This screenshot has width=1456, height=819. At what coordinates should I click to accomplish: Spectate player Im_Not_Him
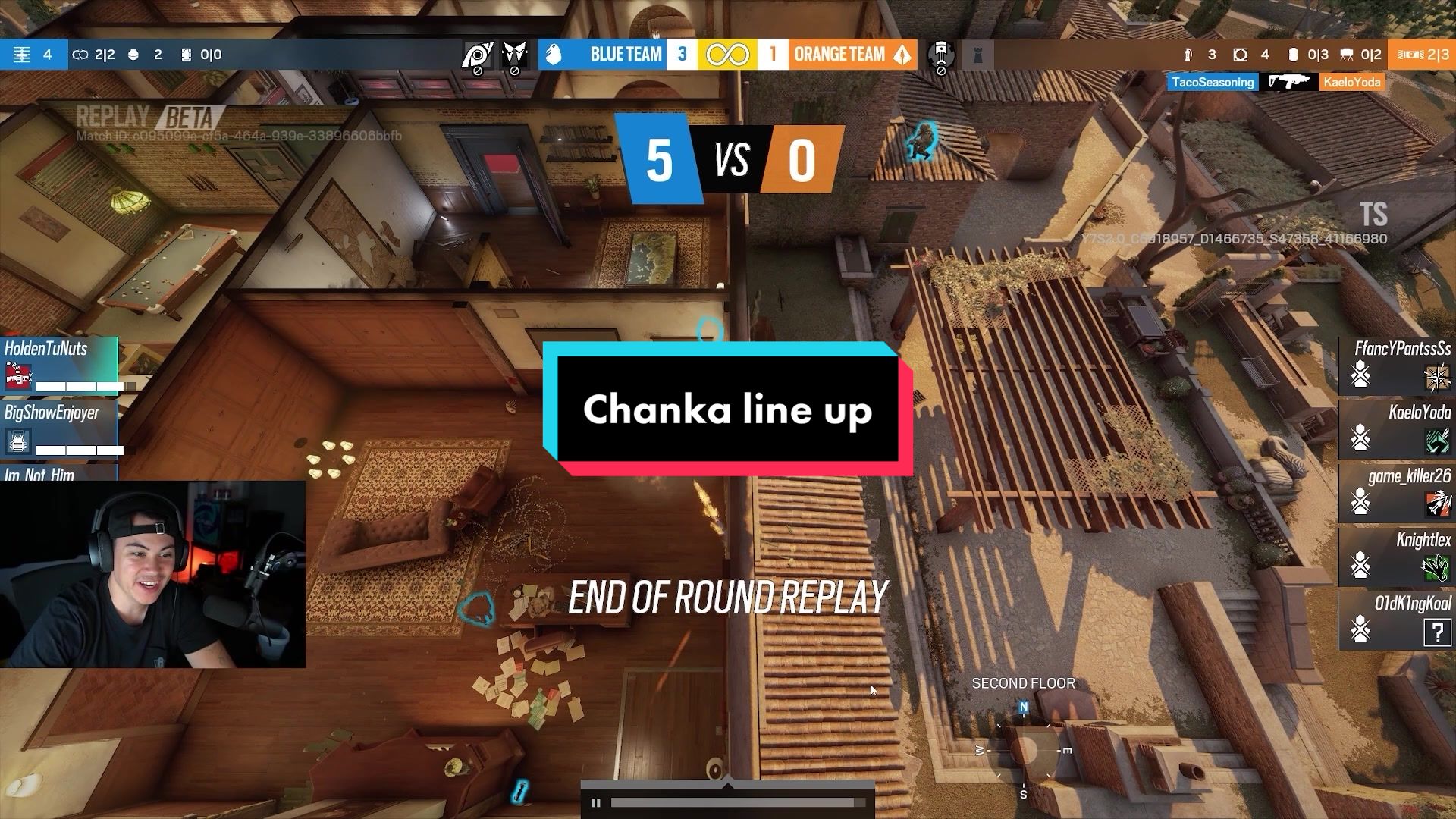pos(58,473)
